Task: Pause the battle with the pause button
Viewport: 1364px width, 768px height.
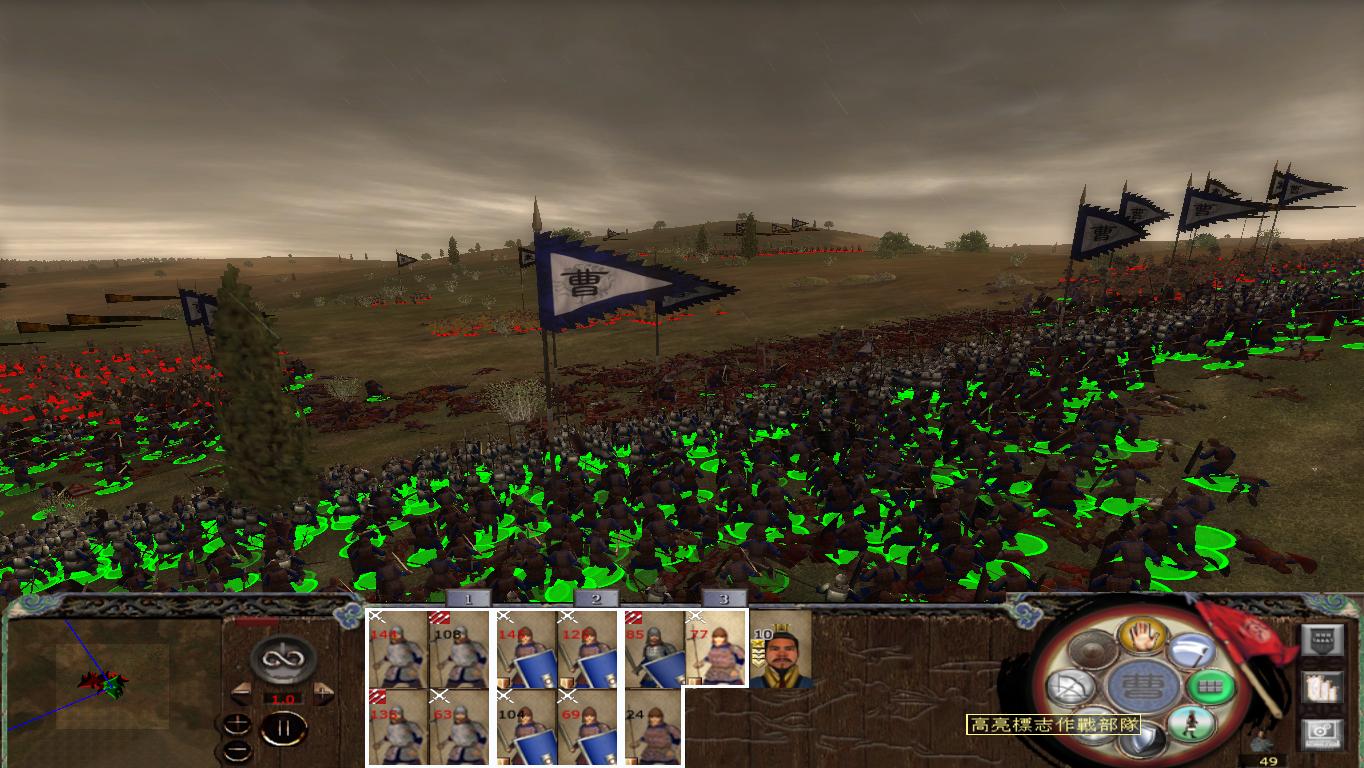Action: click(x=283, y=728)
